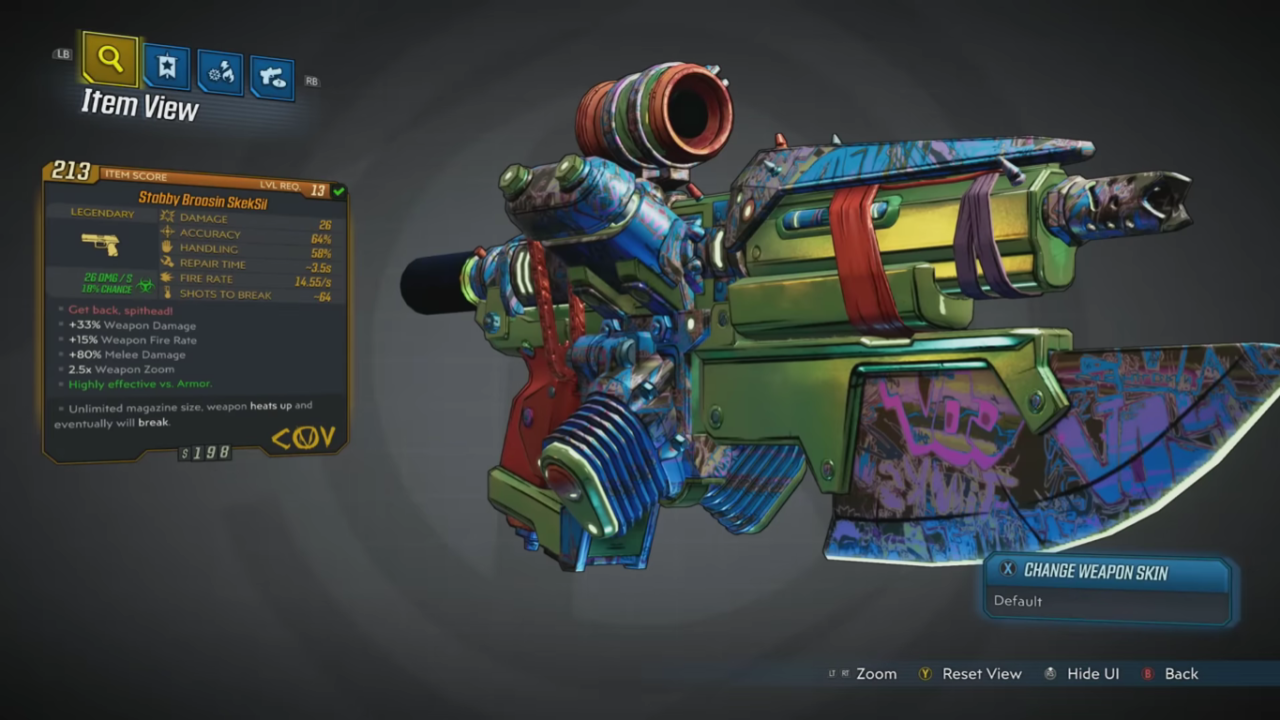Click the golden pistol thumbnail on item card

[x=101, y=243]
